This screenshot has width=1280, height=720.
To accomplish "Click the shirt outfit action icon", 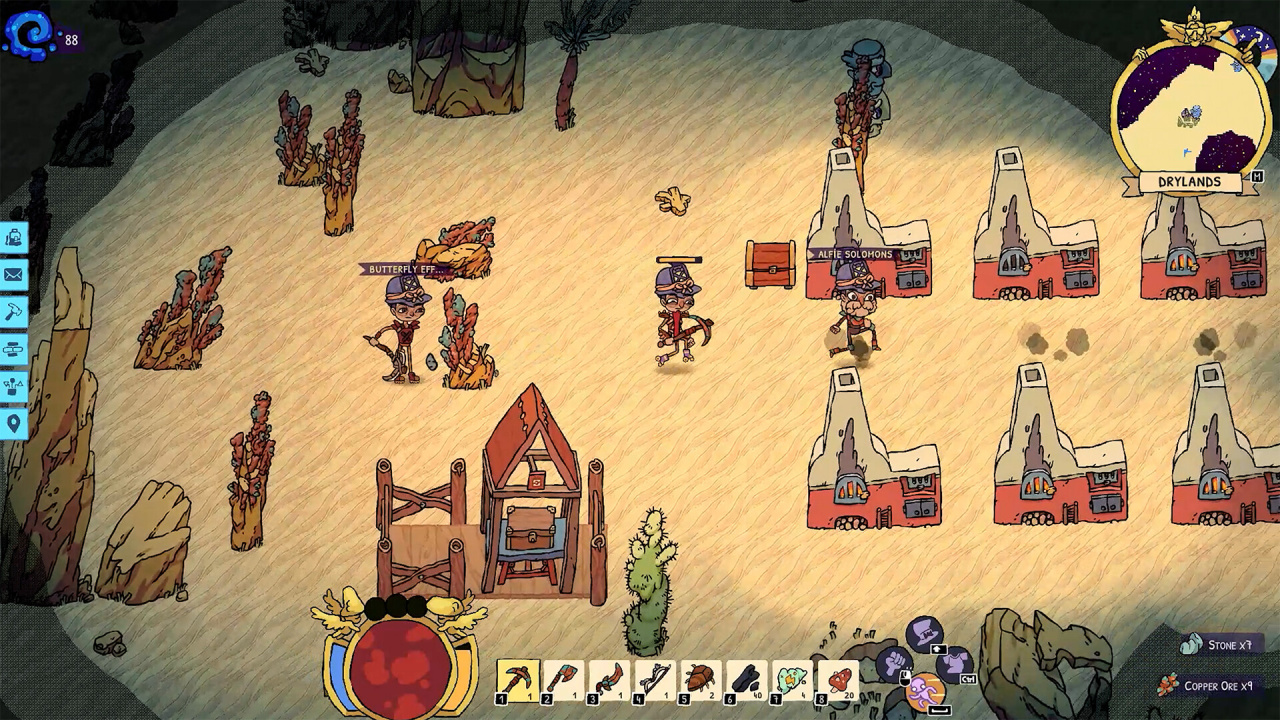I will pyautogui.click(x=955, y=662).
